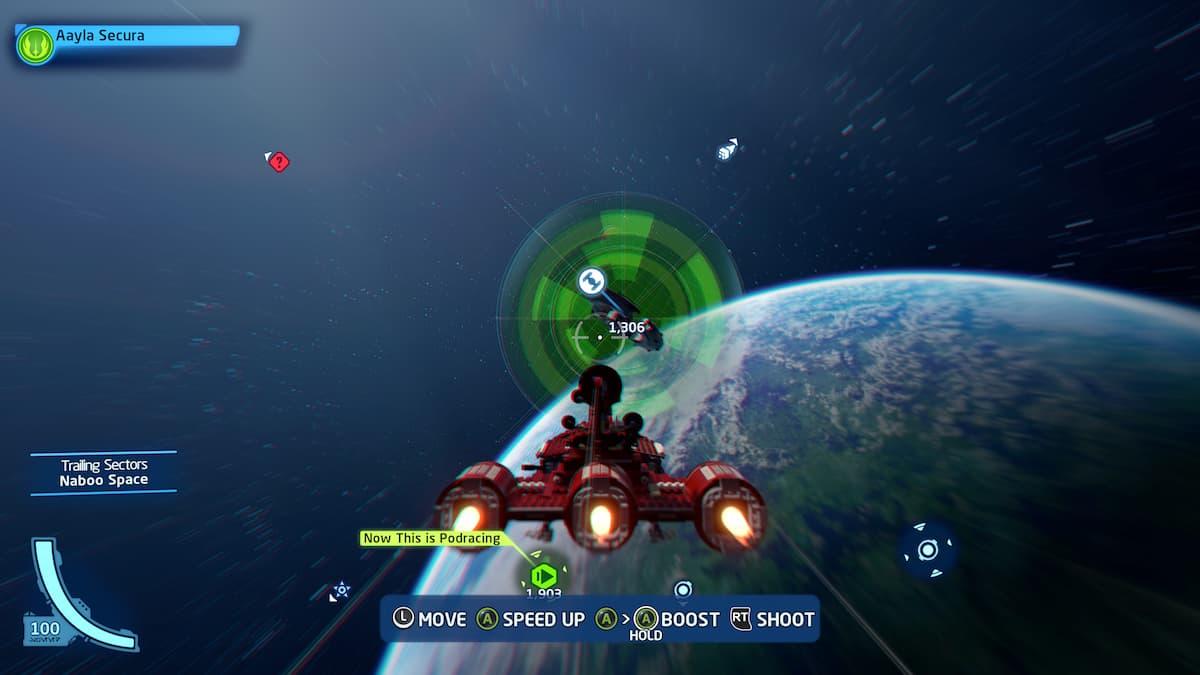Image resolution: width=1200 pixels, height=675 pixels.
Task: Click the Trailing Sectors Naboo Space location label
Action: click(104, 473)
